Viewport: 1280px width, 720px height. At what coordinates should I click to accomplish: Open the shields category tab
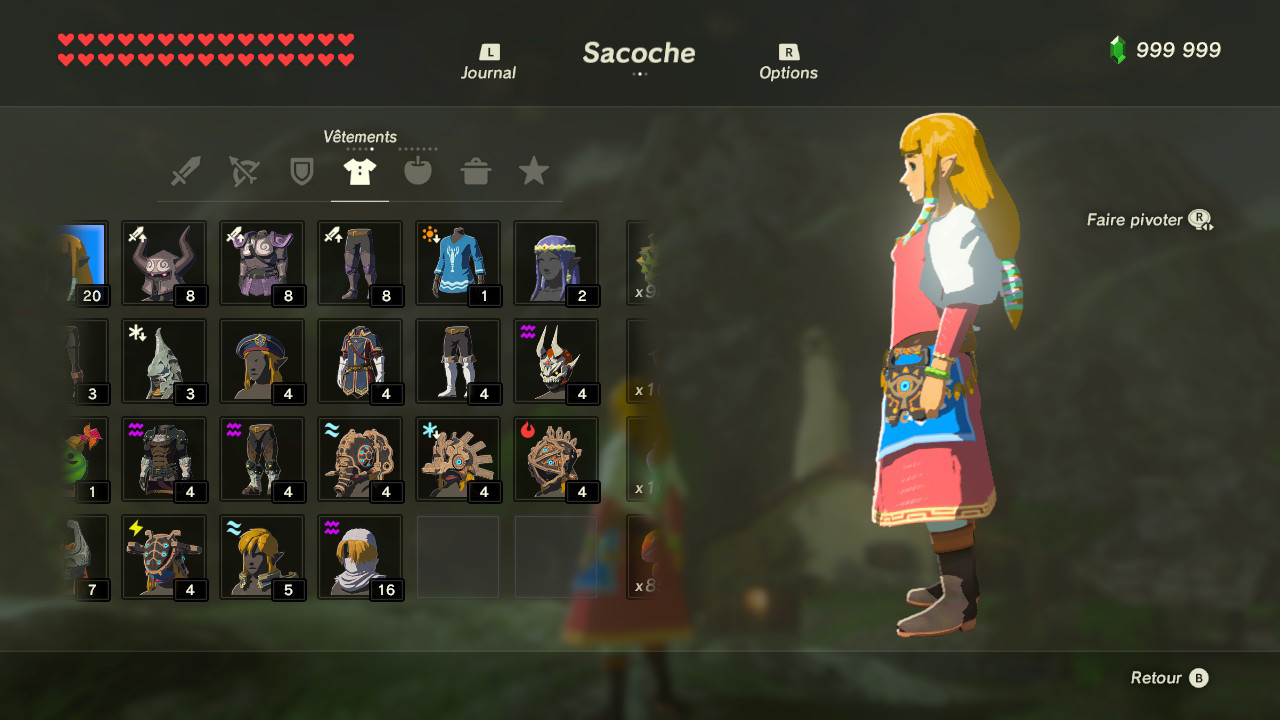pyautogui.click(x=302, y=170)
